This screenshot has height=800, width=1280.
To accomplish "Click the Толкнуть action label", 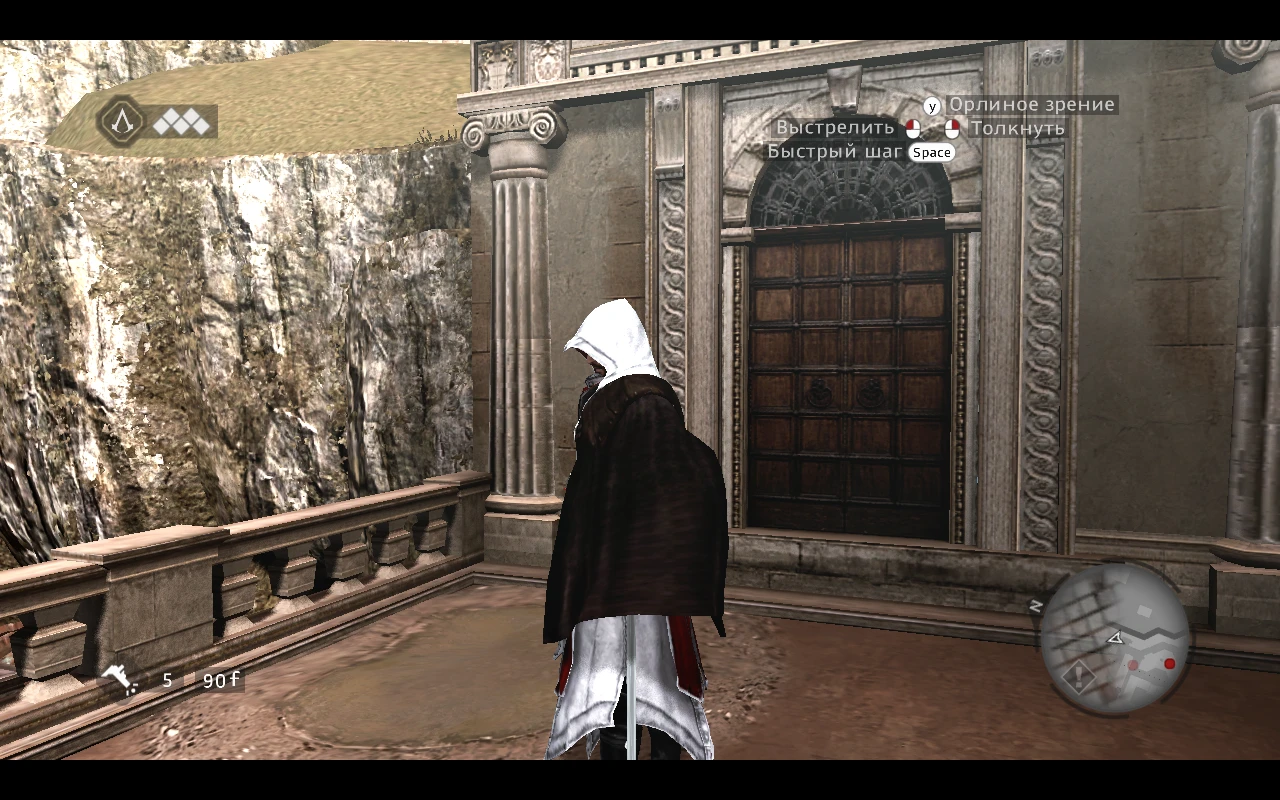I will coord(1017,128).
